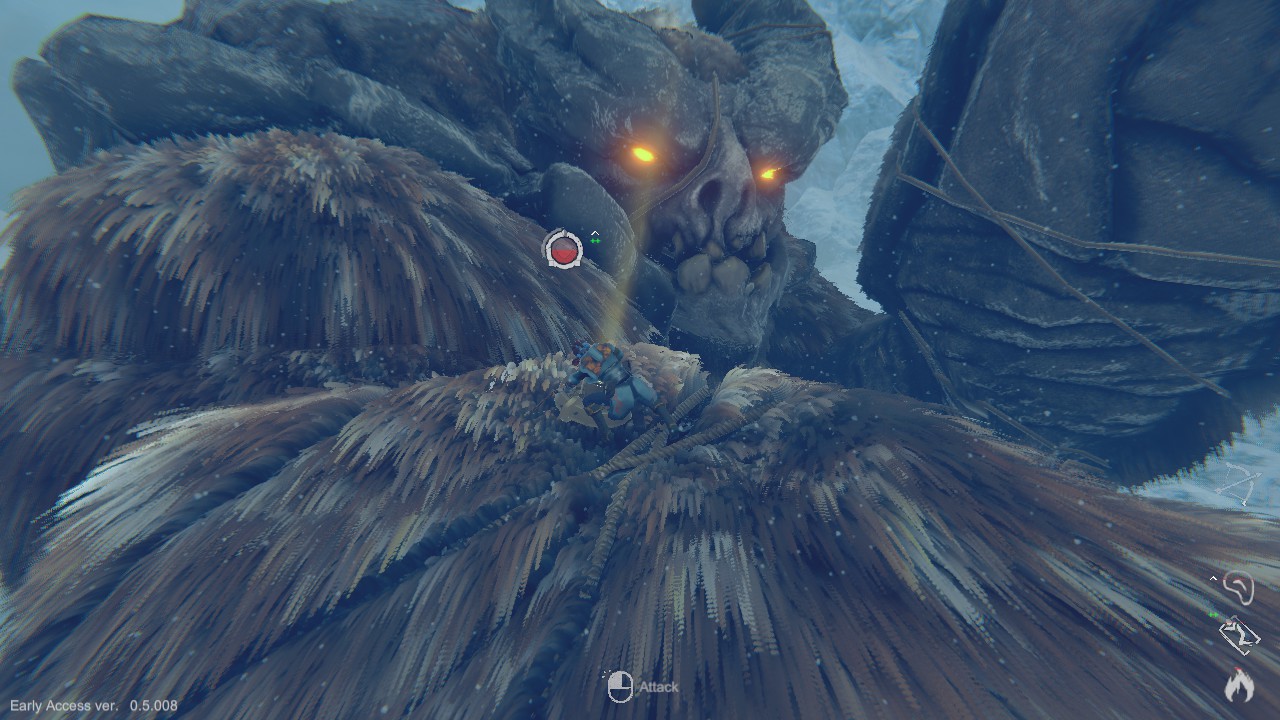Select the faint bow weapon icon
The width and height of the screenshot is (1280, 720).
coord(1241,484)
